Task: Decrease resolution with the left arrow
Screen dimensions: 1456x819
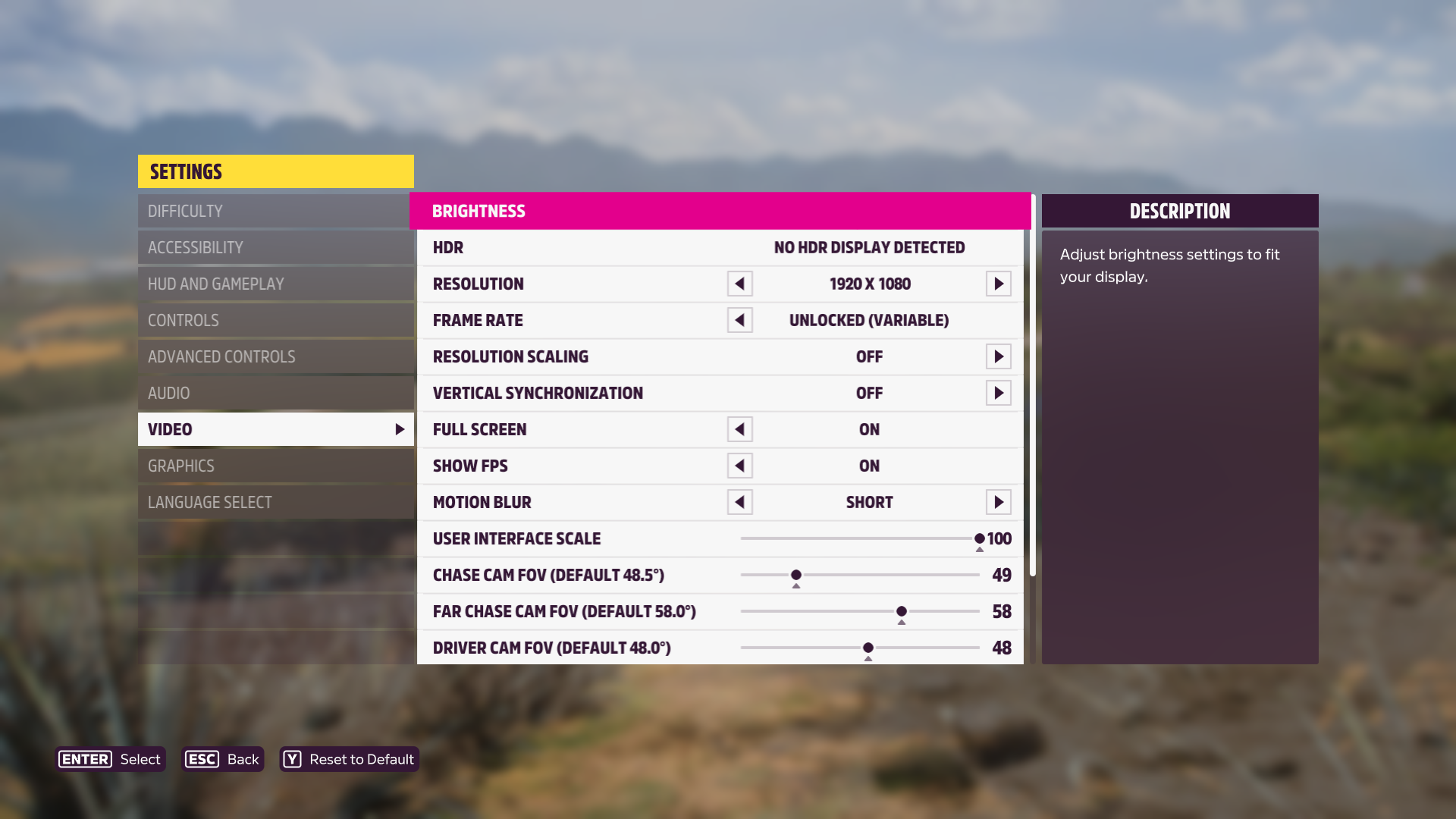Action: pyautogui.click(x=739, y=284)
